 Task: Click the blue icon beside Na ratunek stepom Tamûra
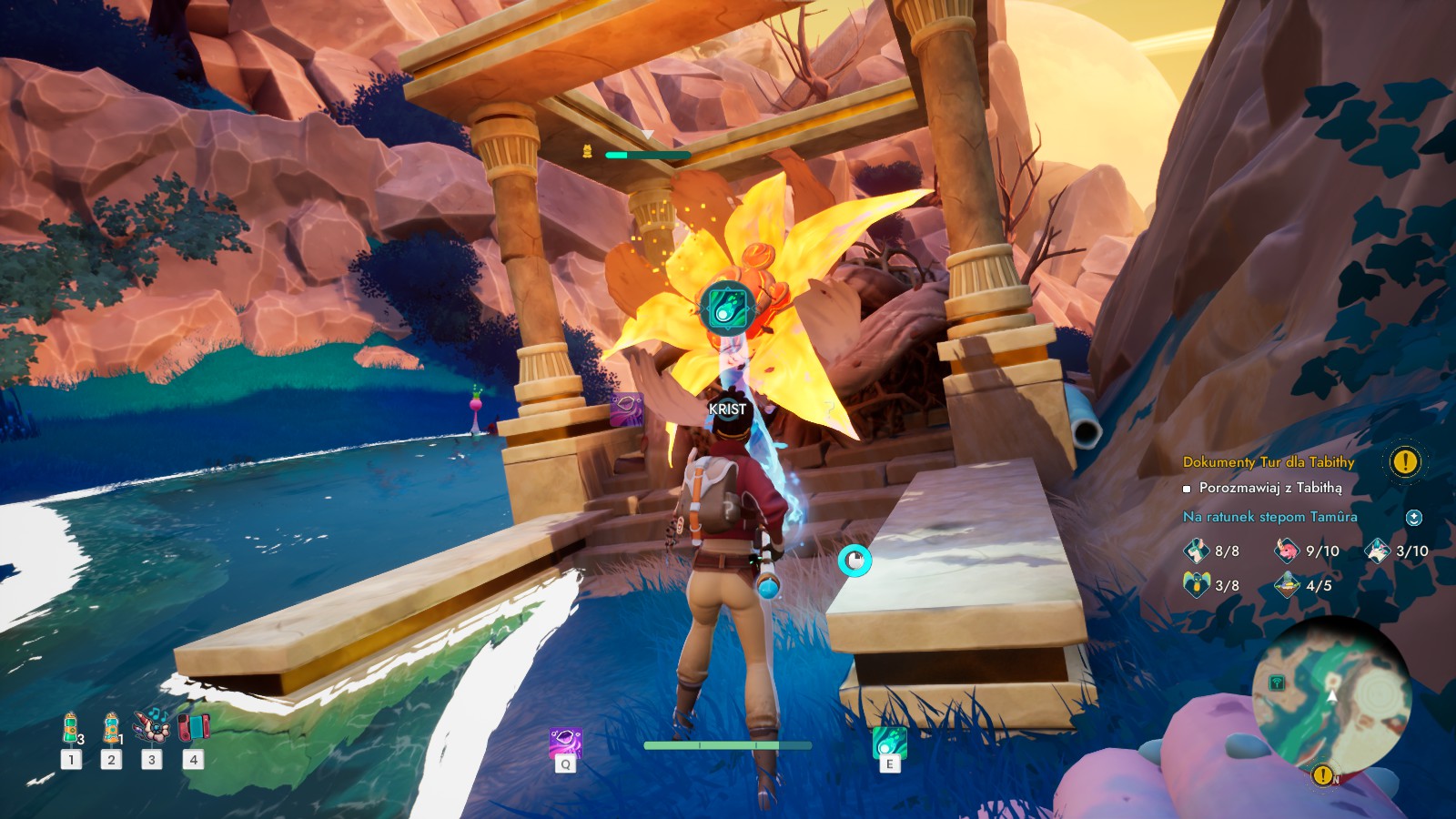click(1413, 518)
